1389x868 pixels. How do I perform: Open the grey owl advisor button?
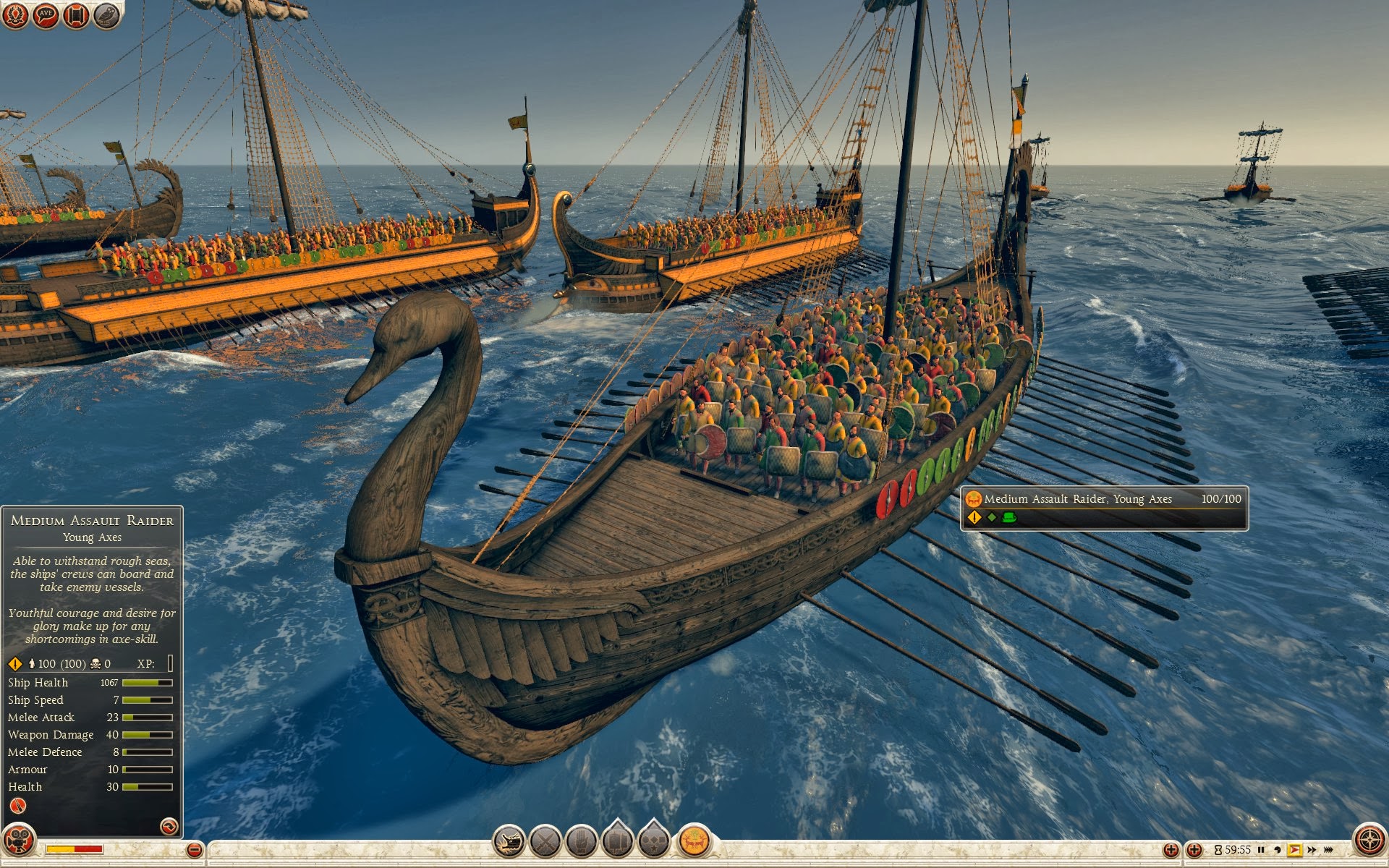(x=106, y=15)
